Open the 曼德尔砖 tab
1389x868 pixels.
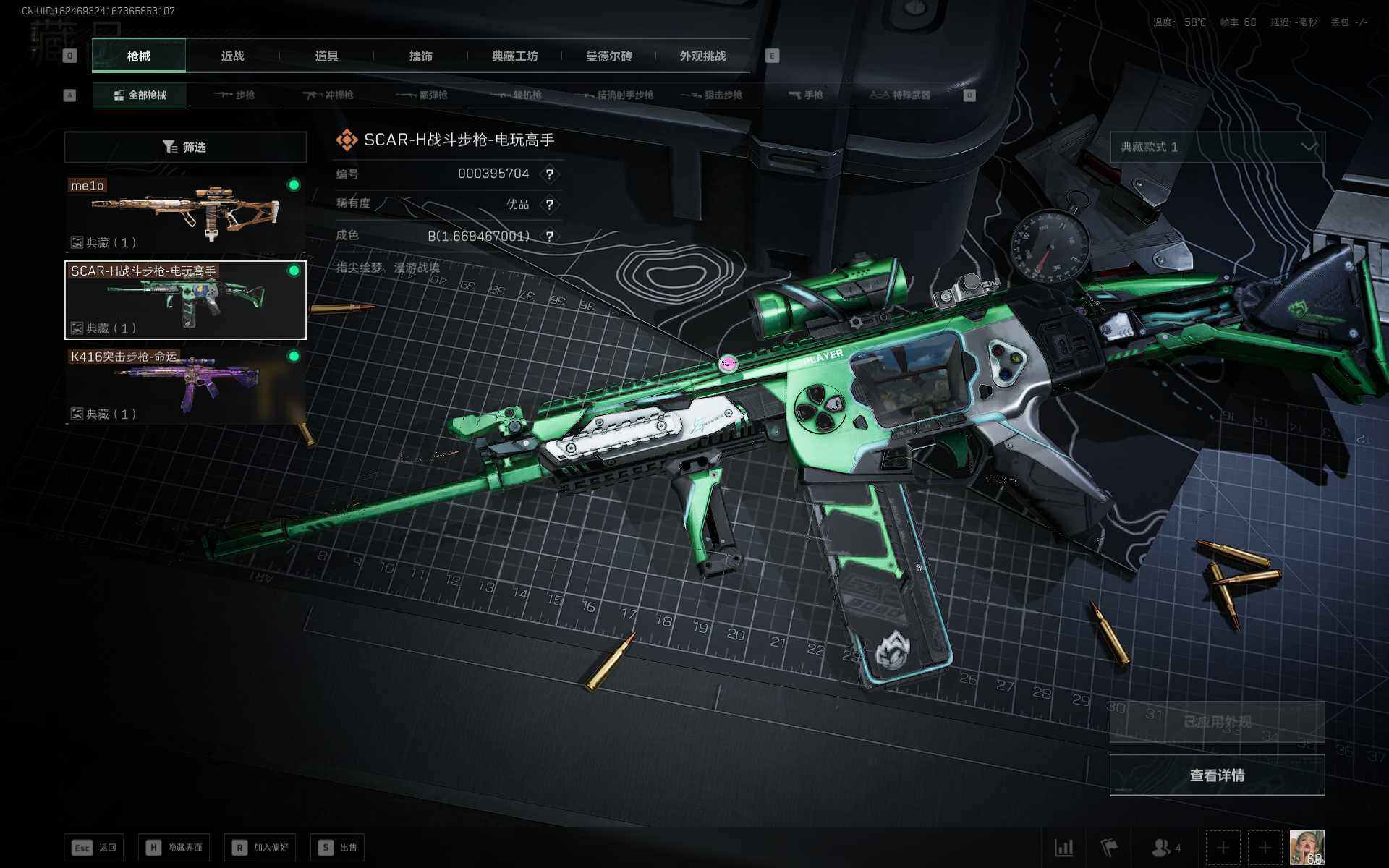pos(608,56)
